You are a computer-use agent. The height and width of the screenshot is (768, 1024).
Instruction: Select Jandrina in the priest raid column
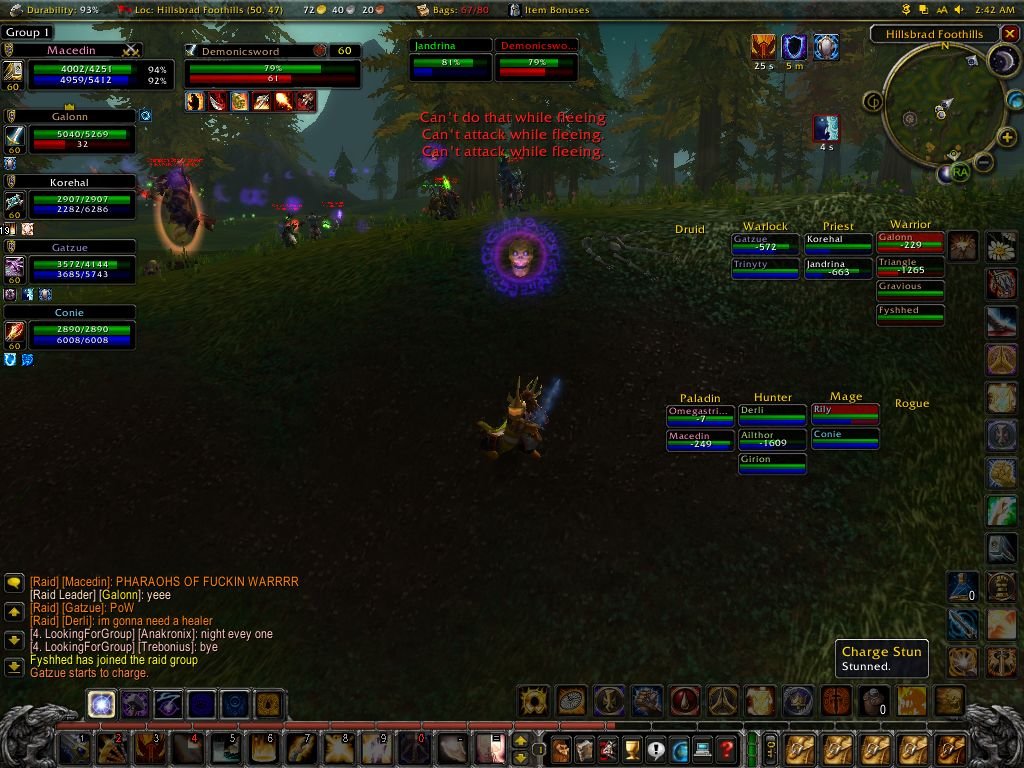(x=838, y=269)
